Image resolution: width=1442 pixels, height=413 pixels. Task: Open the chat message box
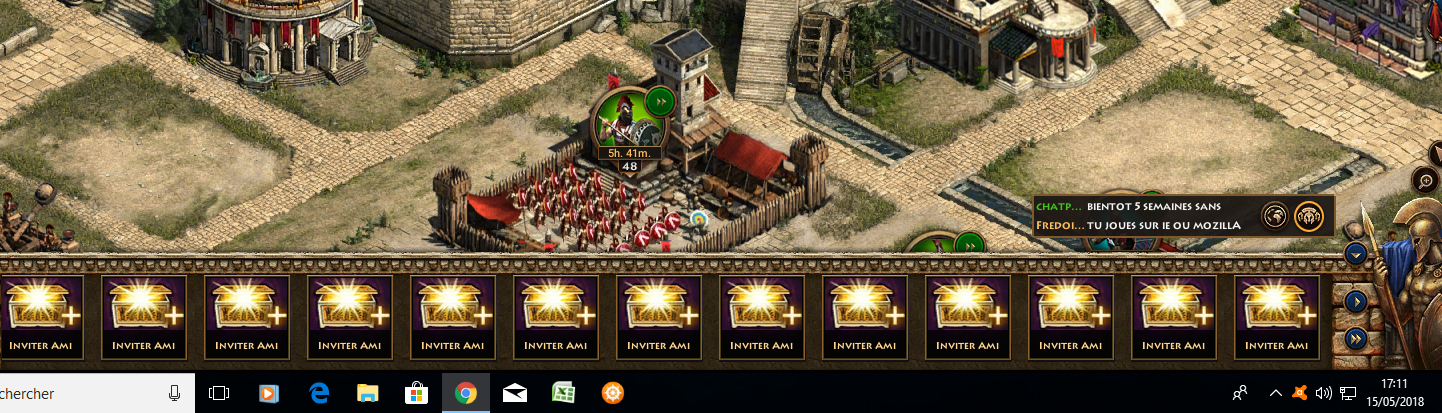tap(1140, 215)
